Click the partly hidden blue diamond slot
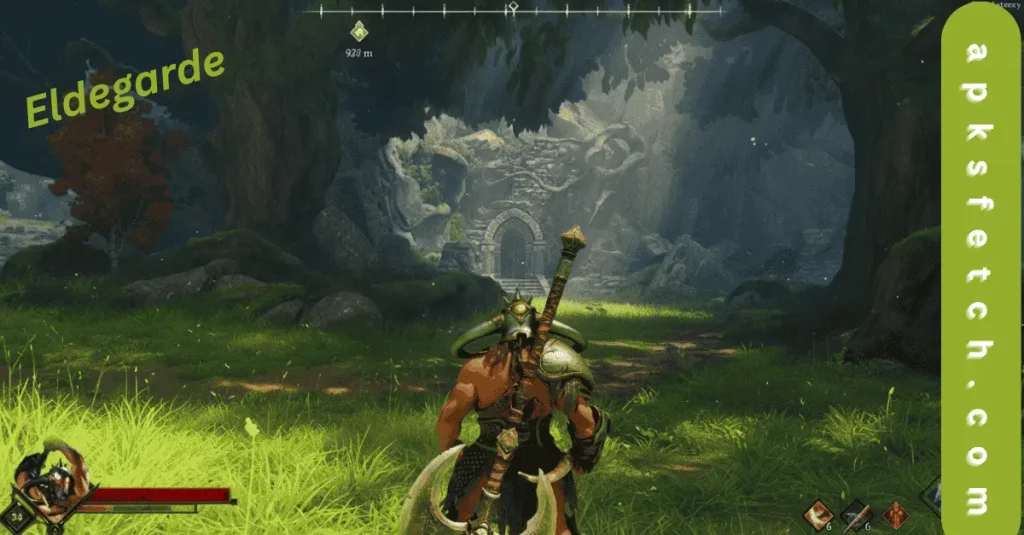Image resolution: width=1024 pixels, height=535 pixels. (x=932, y=495)
